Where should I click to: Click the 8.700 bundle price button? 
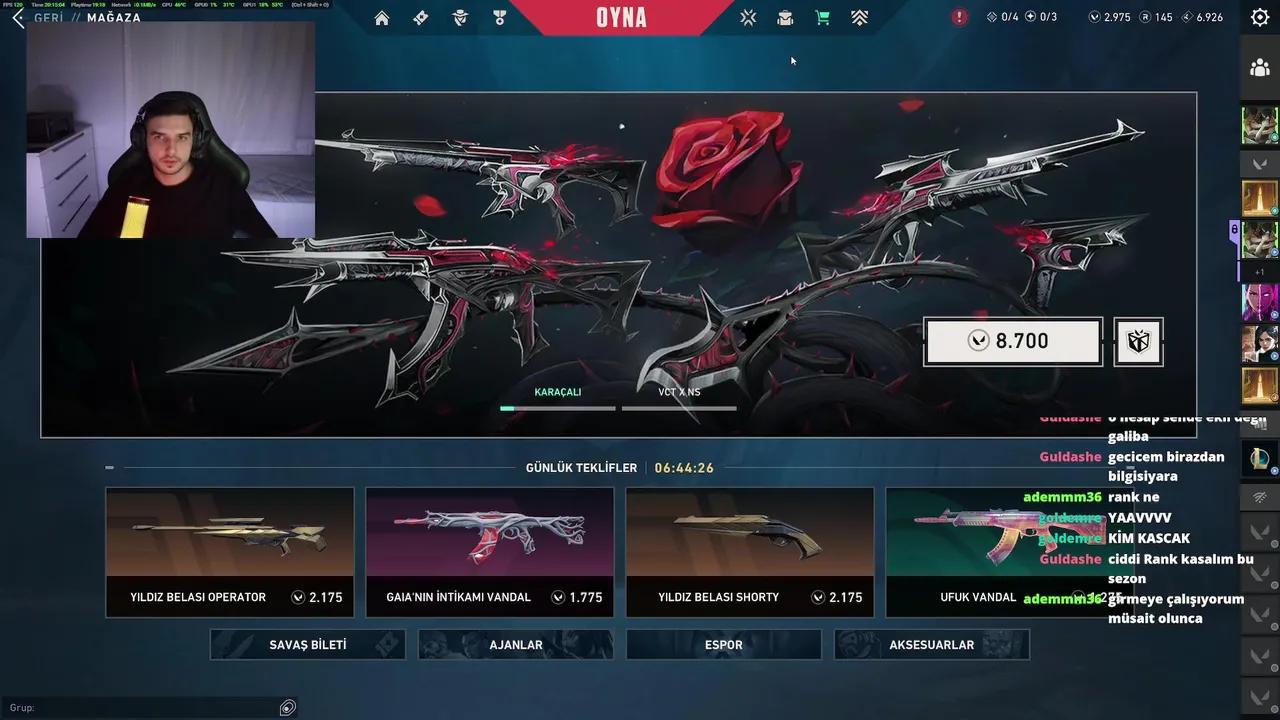pyautogui.click(x=1013, y=341)
